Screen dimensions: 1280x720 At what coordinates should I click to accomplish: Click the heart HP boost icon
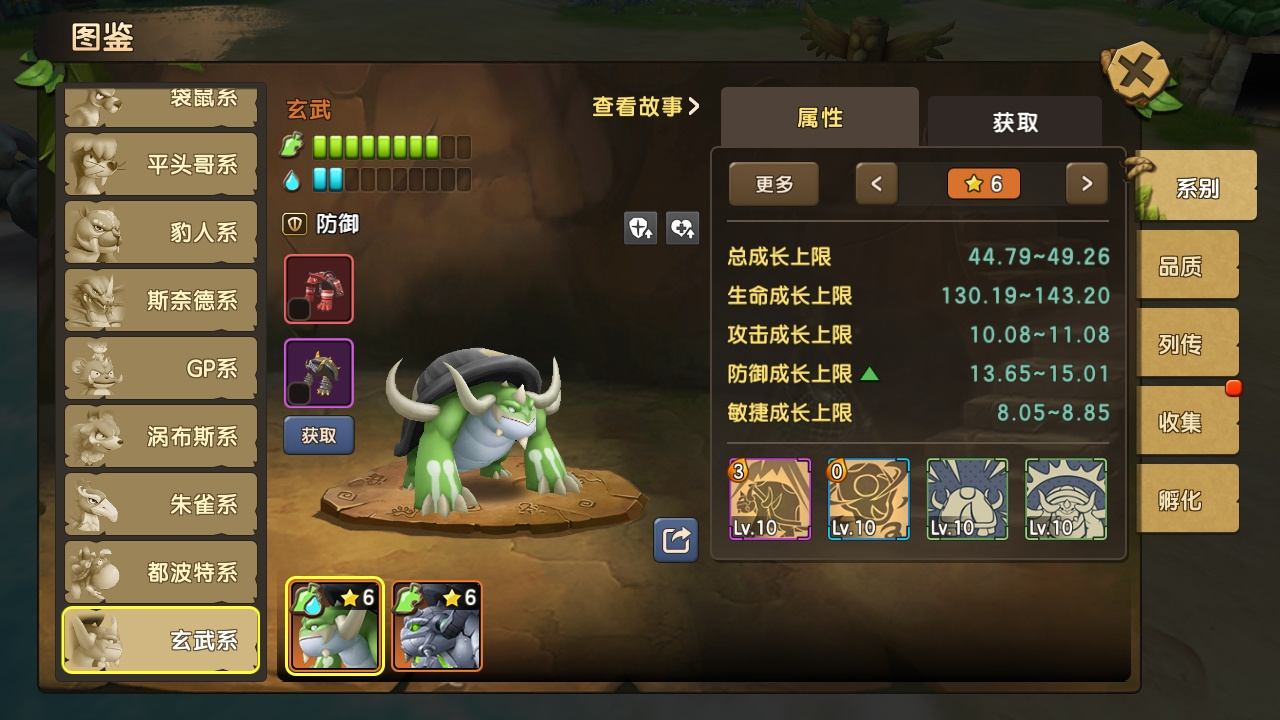tap(680, 229)
